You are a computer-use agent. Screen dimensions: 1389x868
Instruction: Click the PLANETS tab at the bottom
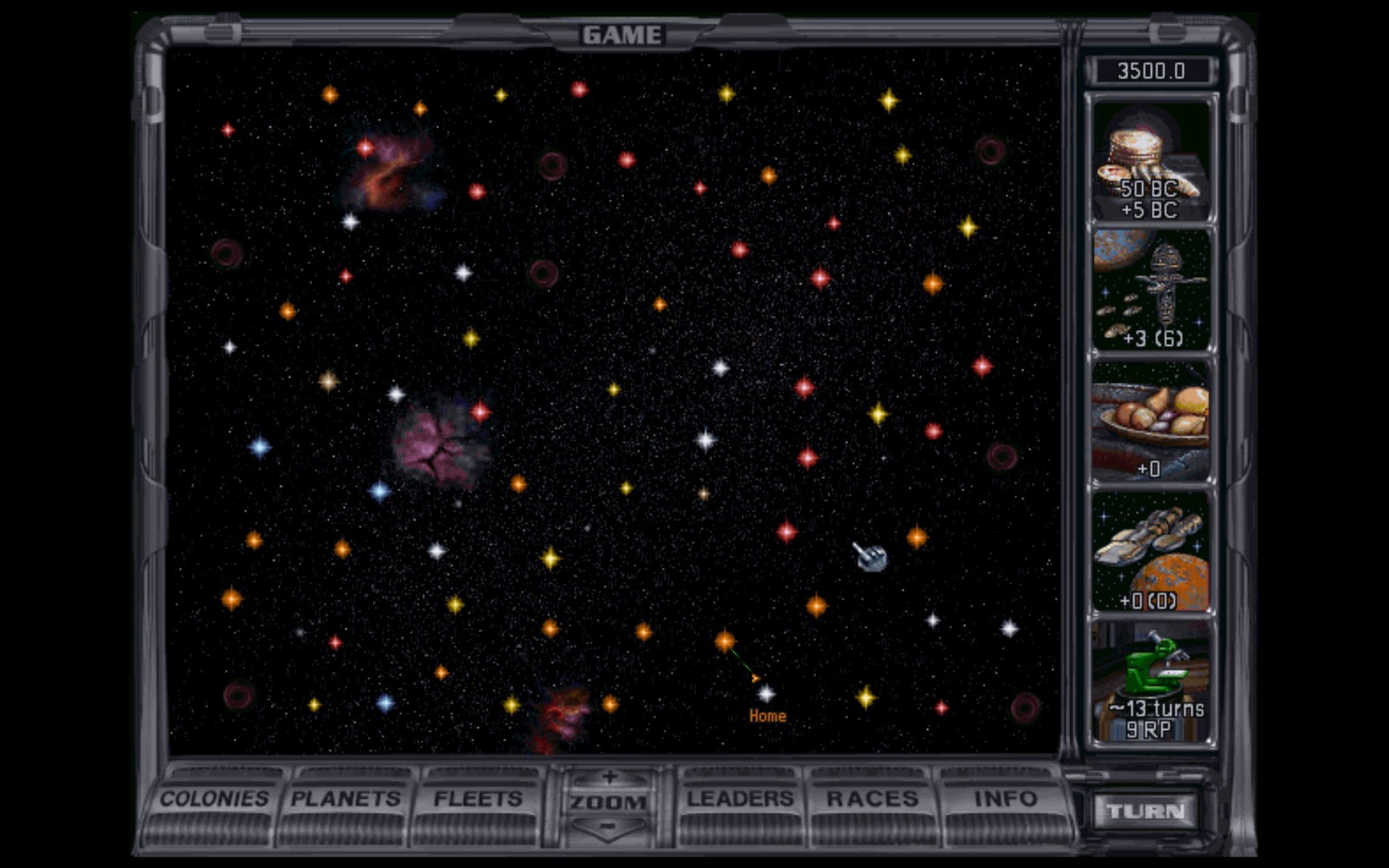(346, 799)
